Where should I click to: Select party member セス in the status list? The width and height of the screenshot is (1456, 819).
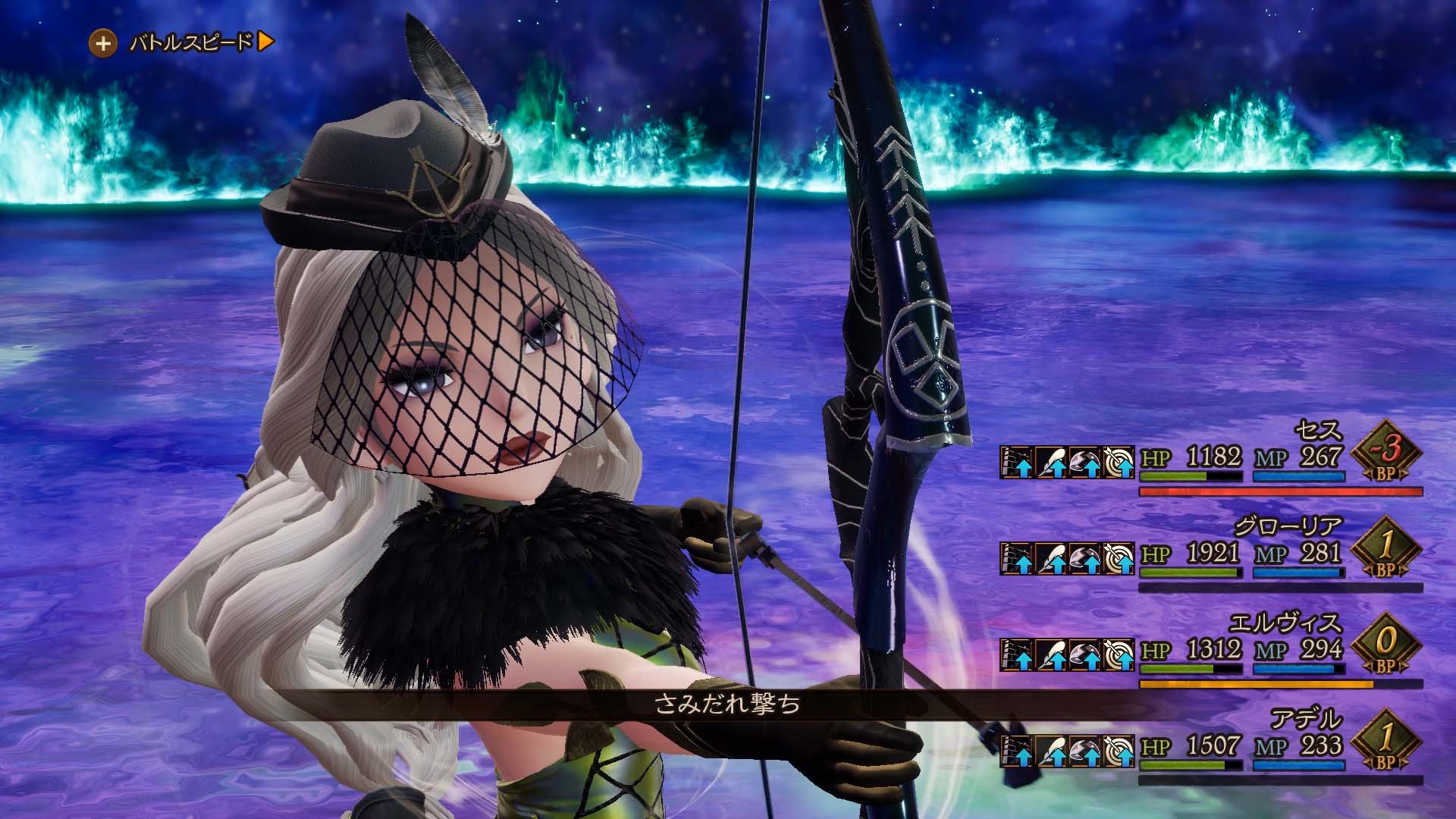(1319, 432)
